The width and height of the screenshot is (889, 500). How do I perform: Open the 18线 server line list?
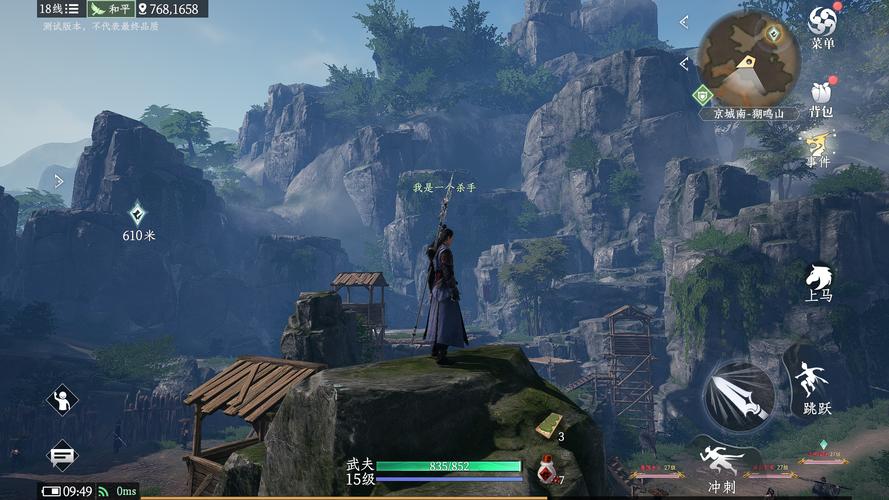[59, 9]
